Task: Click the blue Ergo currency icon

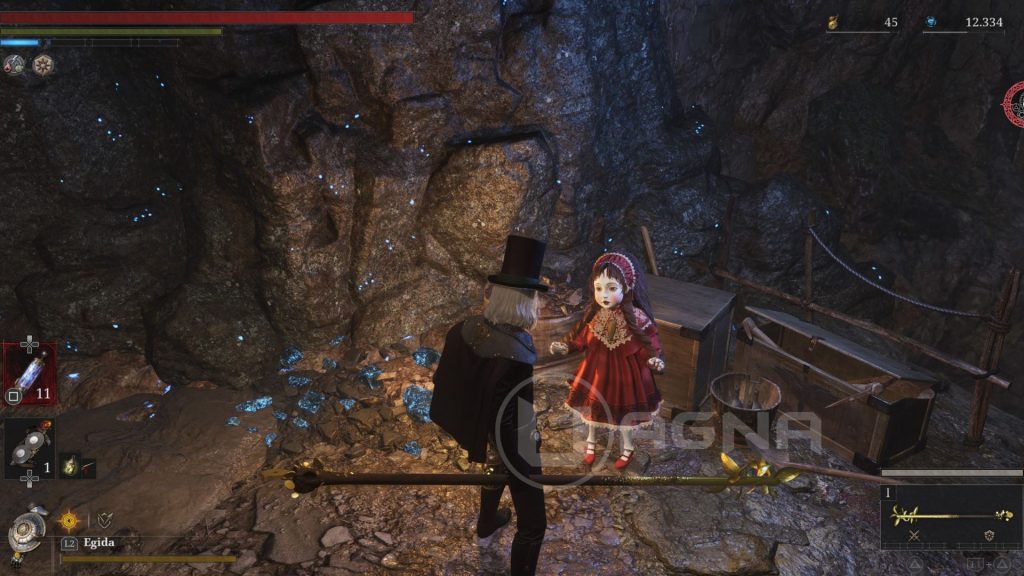Action: 931,22
